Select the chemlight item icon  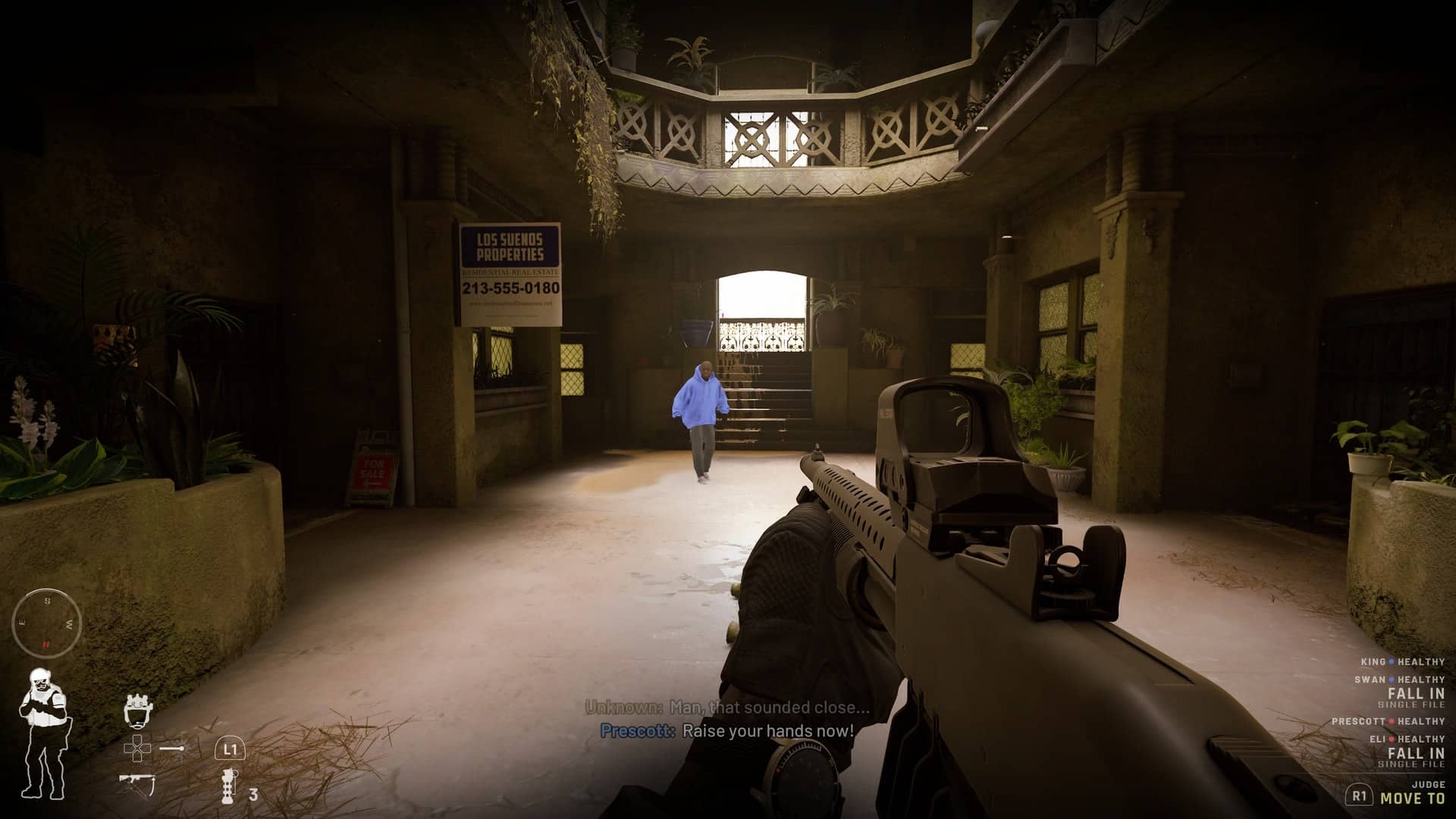tap(172, 748)
